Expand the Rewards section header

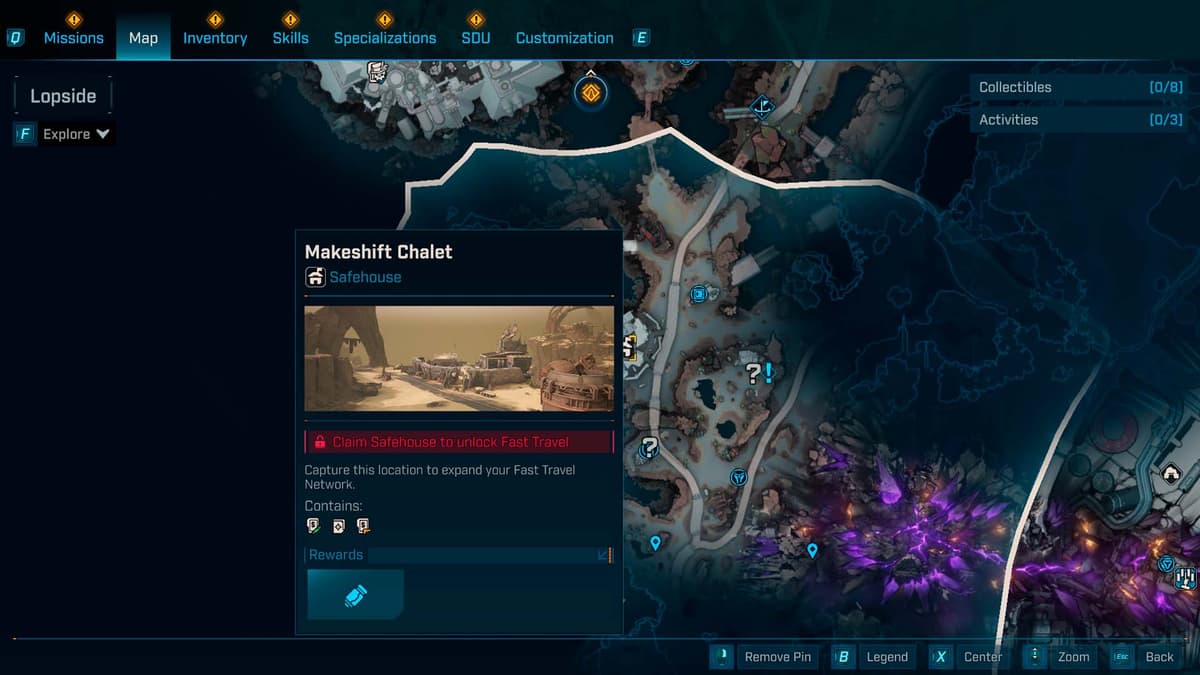click(459, 555)
